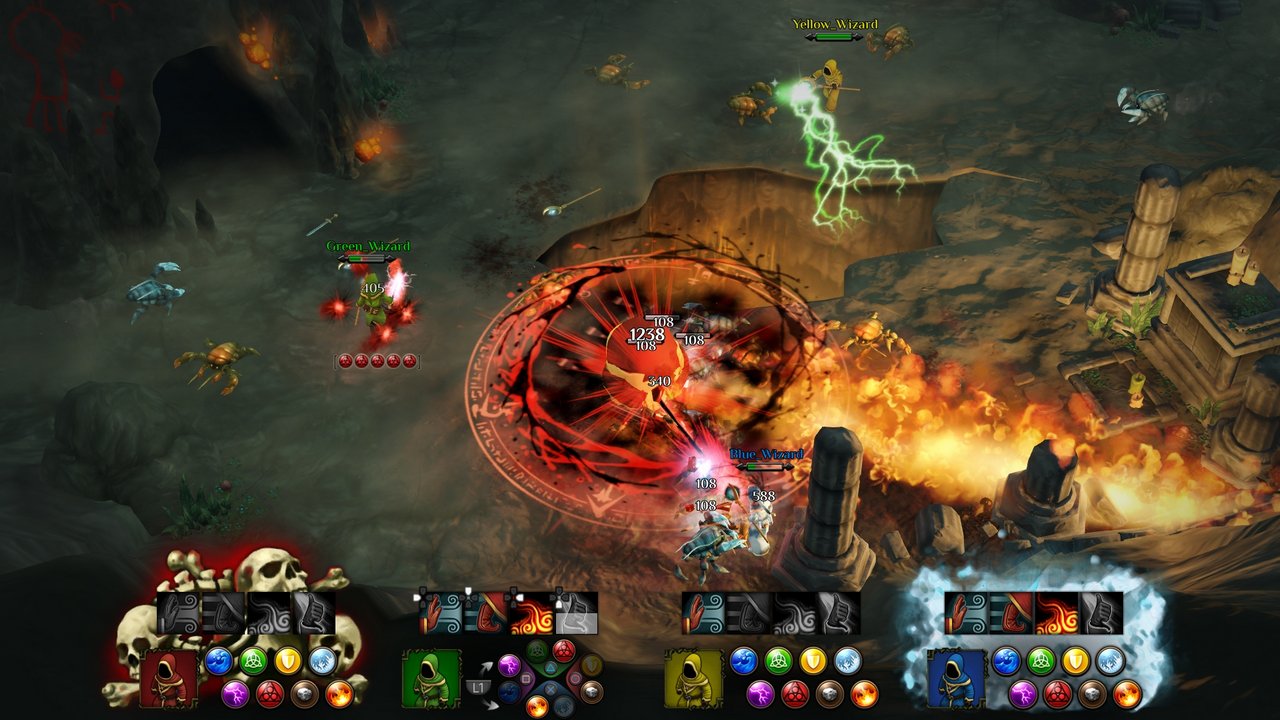Select the grey Earth element orb
Screen dimensions: 1280x720
303,693
